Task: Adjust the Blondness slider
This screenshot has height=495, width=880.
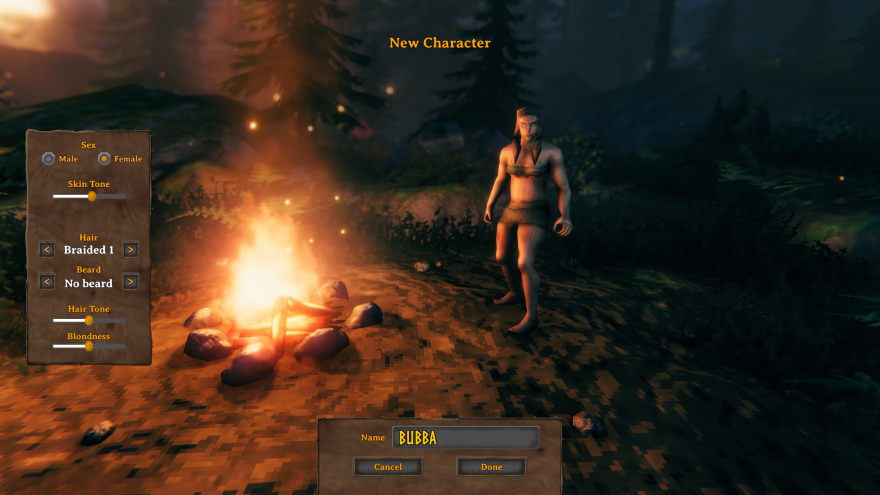Action: click(x=88, y=346)
